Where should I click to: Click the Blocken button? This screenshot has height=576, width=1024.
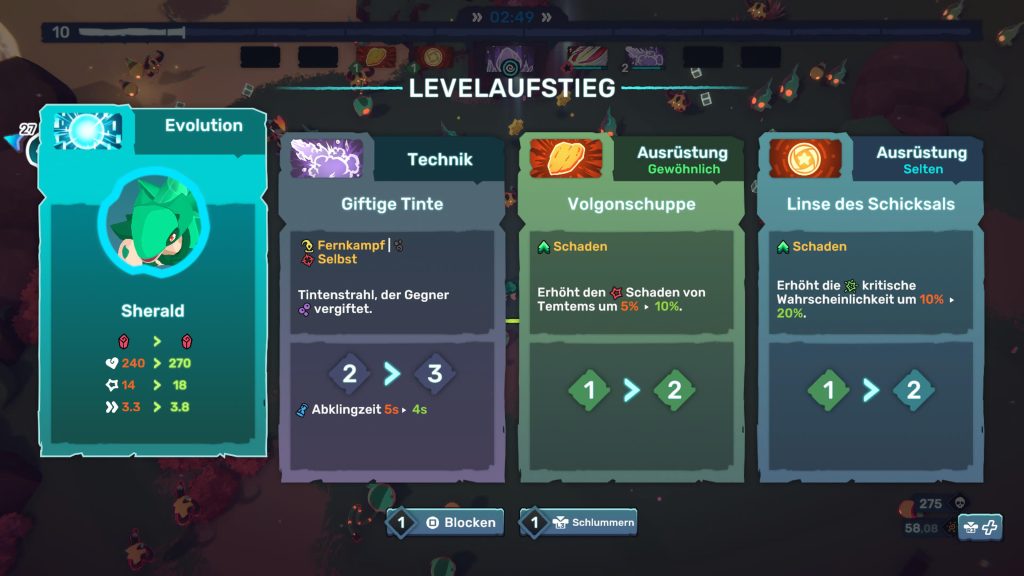tap(446, 522)
